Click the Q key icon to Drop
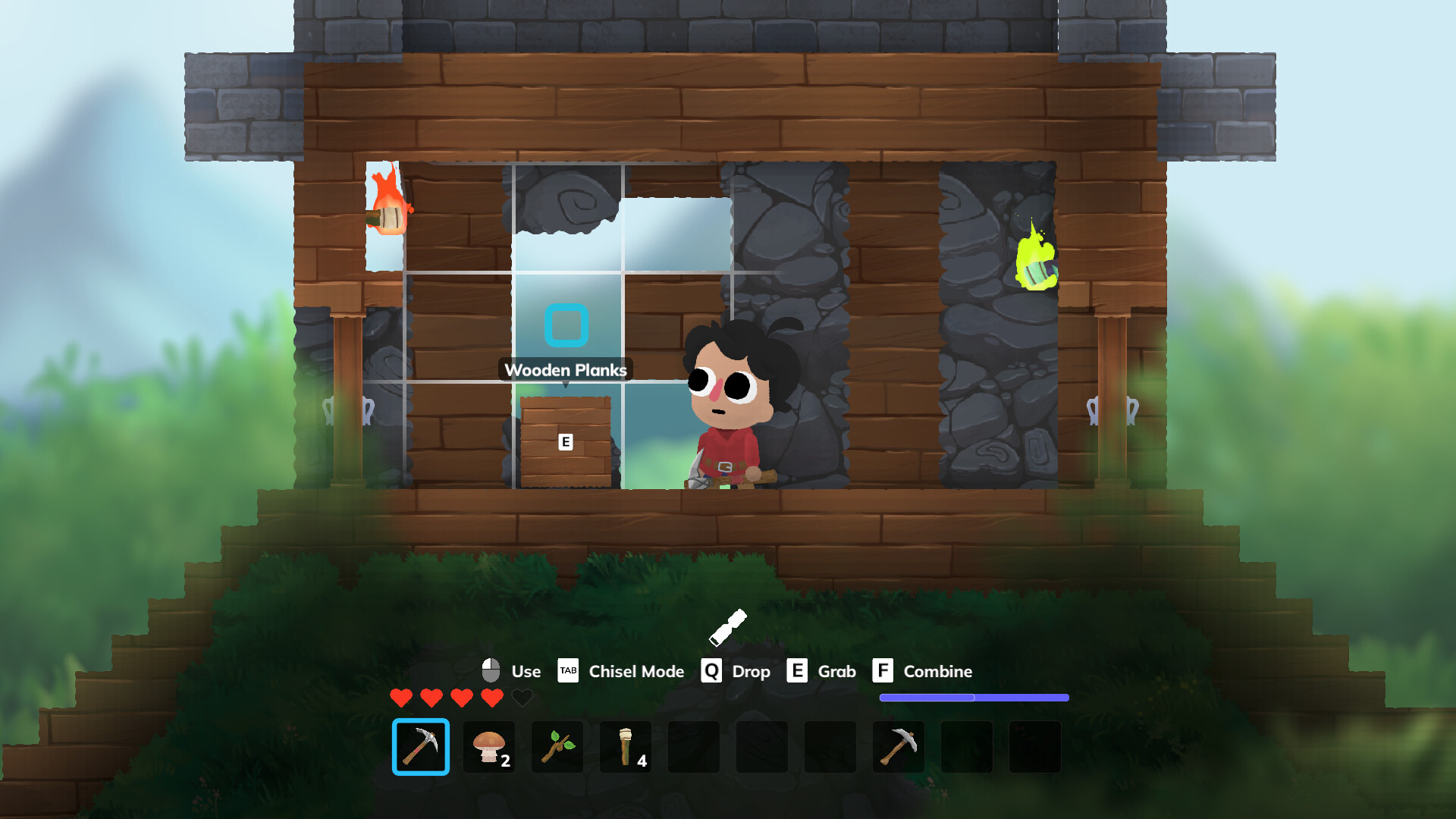1456x819 pixels. pyautogui.click(x=711, y=671)
